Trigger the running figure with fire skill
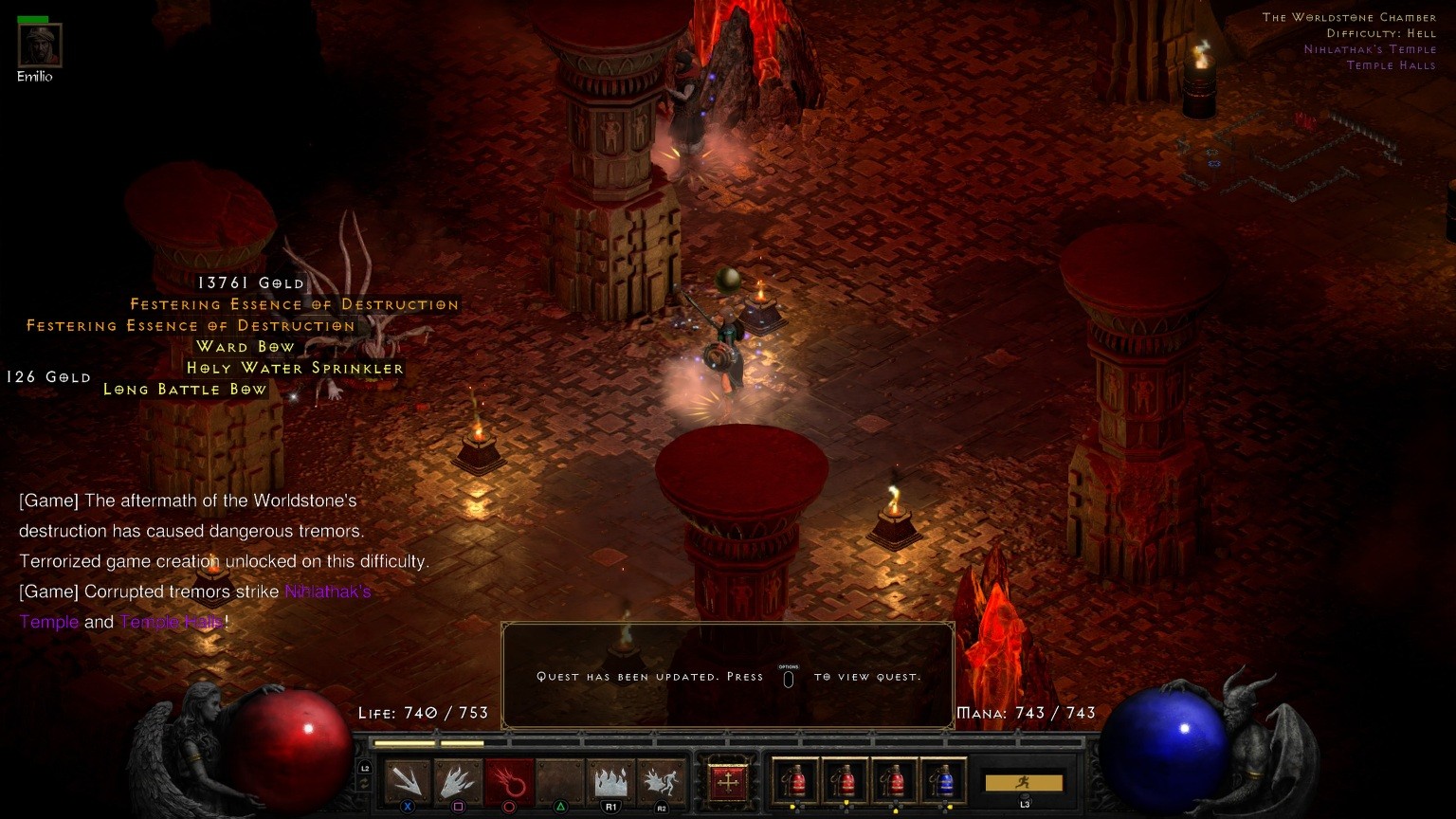This screenshot has height=819, width=1456. [x=661, y=781]
